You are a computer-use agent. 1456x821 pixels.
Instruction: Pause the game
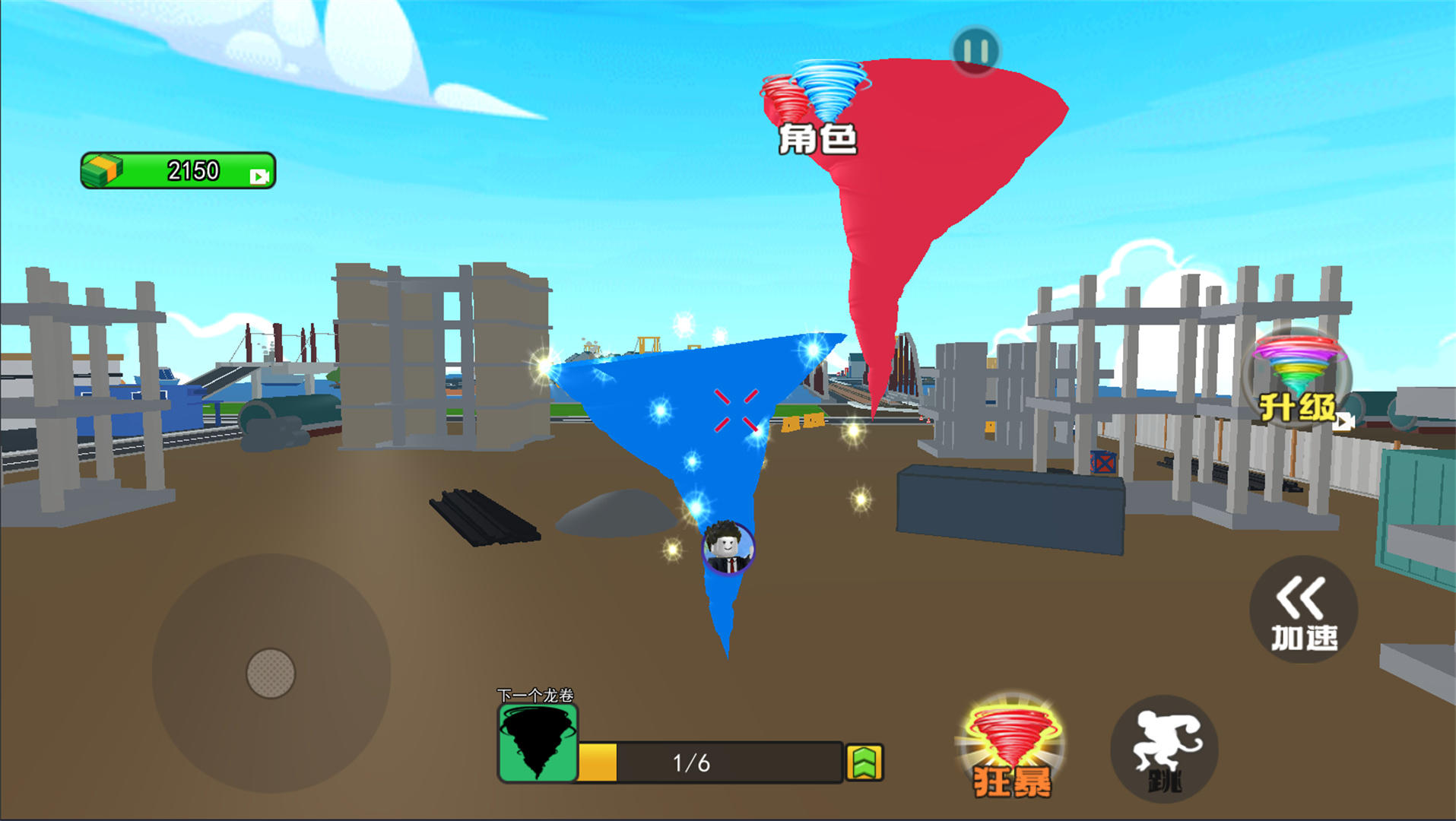click(x=975, y=51)
